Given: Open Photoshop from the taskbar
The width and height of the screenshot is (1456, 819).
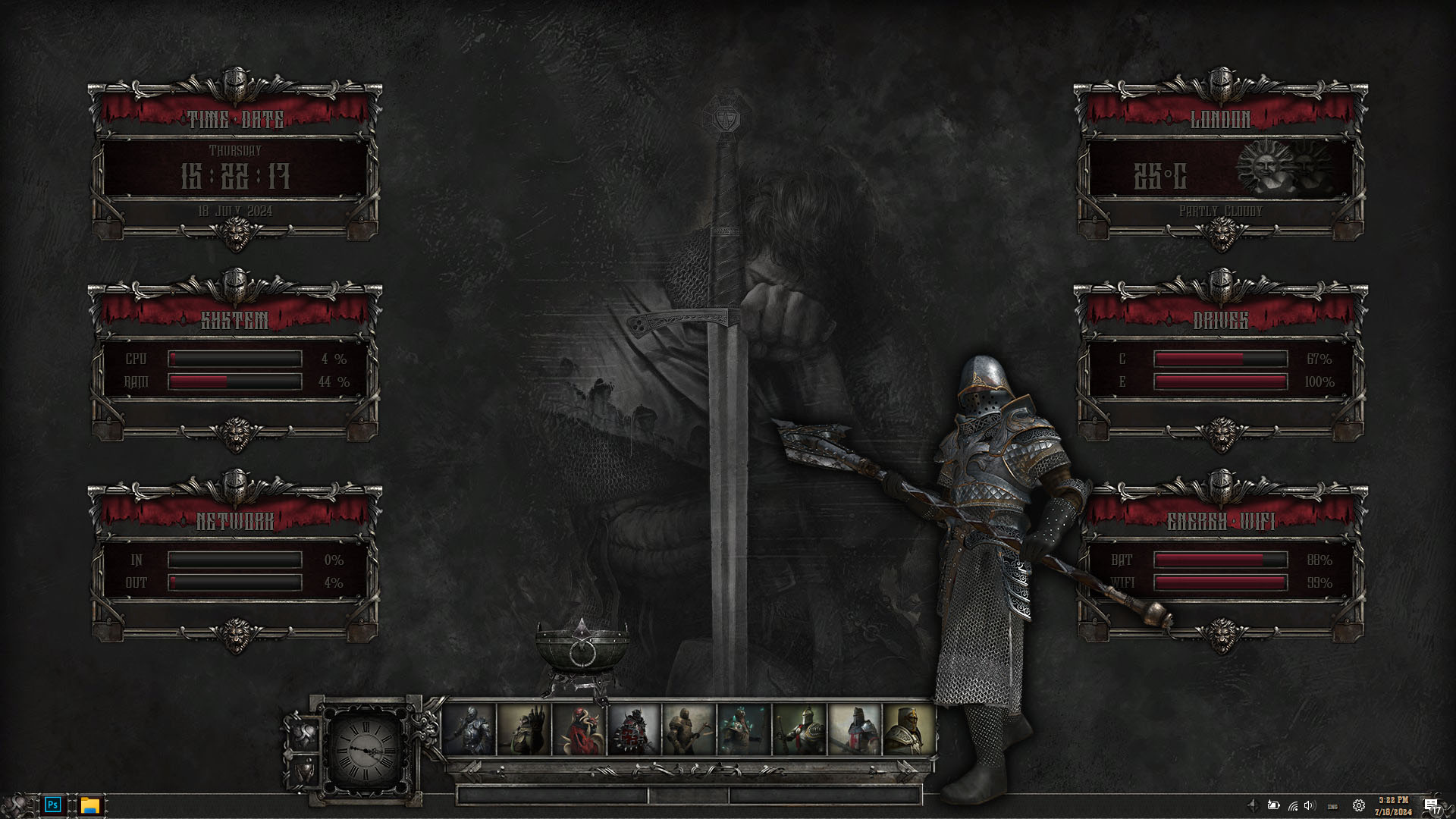Looking at the screenshot, I should coord(52,805).
